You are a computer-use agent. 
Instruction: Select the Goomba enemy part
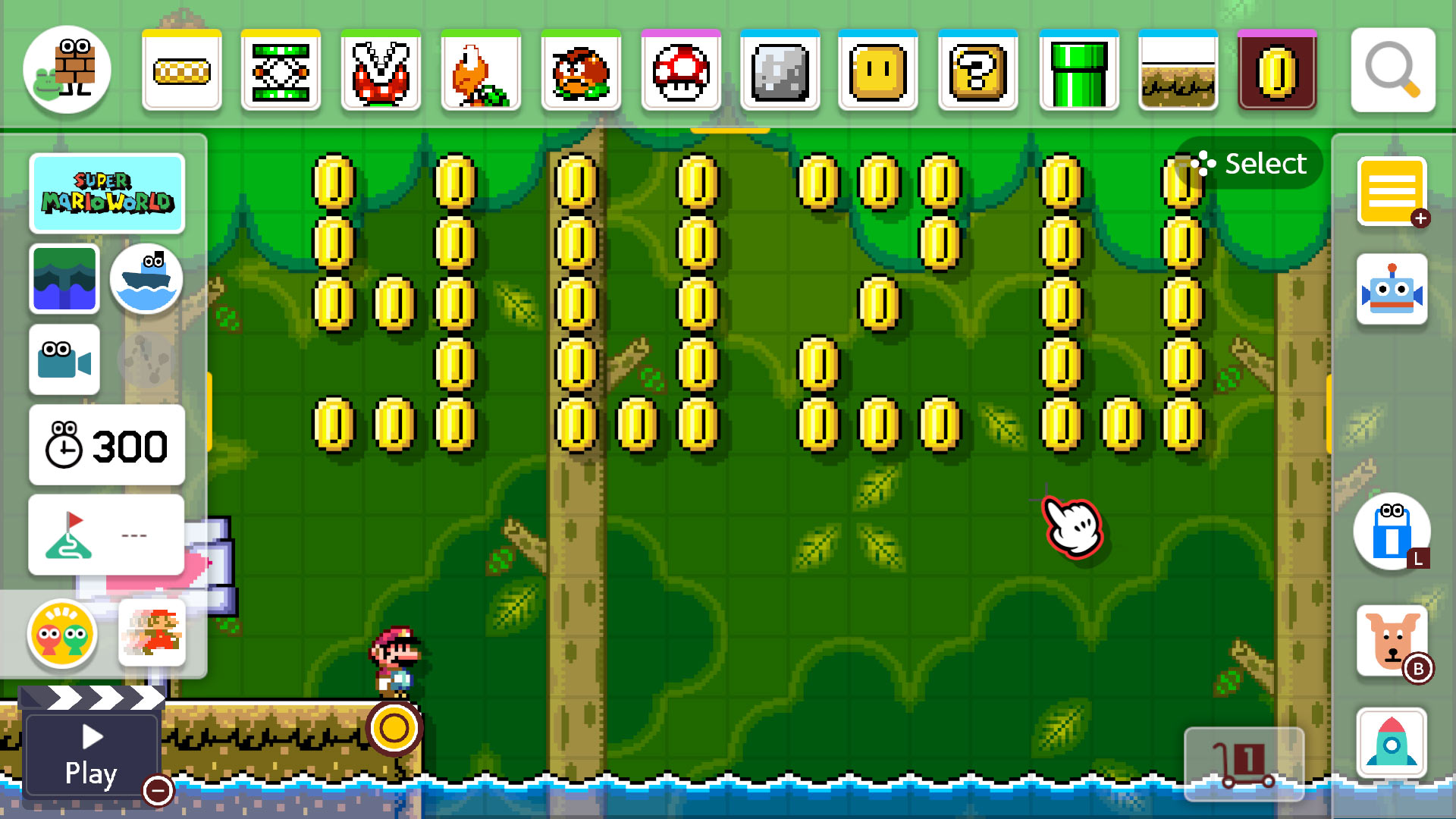(580, 71)
